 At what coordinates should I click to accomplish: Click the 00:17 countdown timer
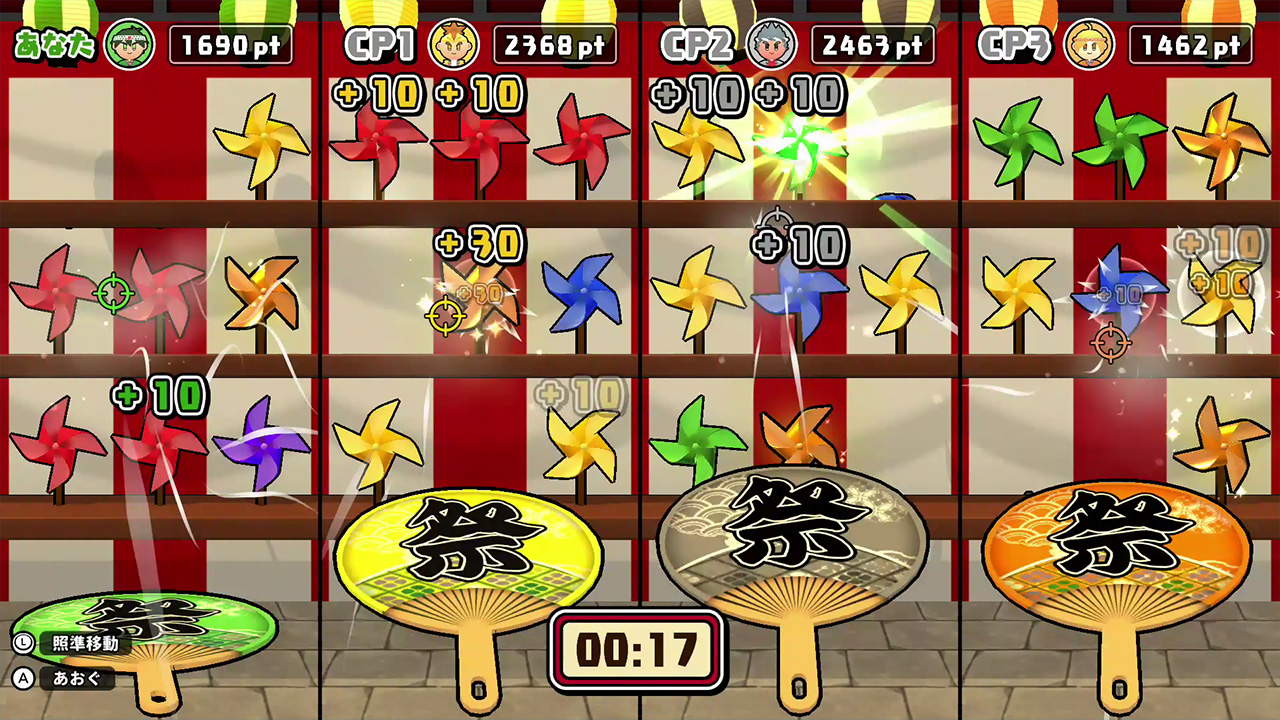tap(637, 650)
